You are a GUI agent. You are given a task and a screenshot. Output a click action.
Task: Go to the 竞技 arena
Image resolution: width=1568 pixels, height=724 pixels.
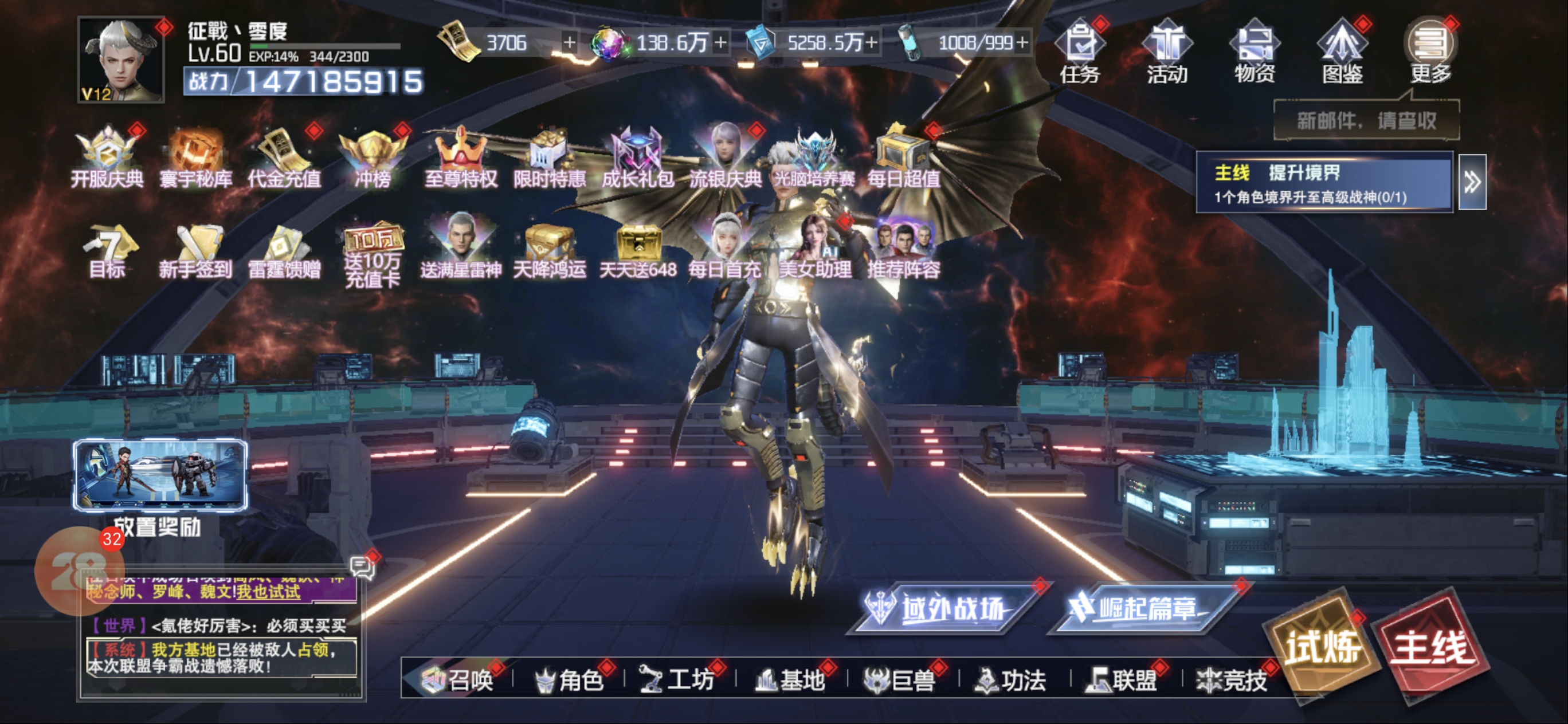point(1232,679)
